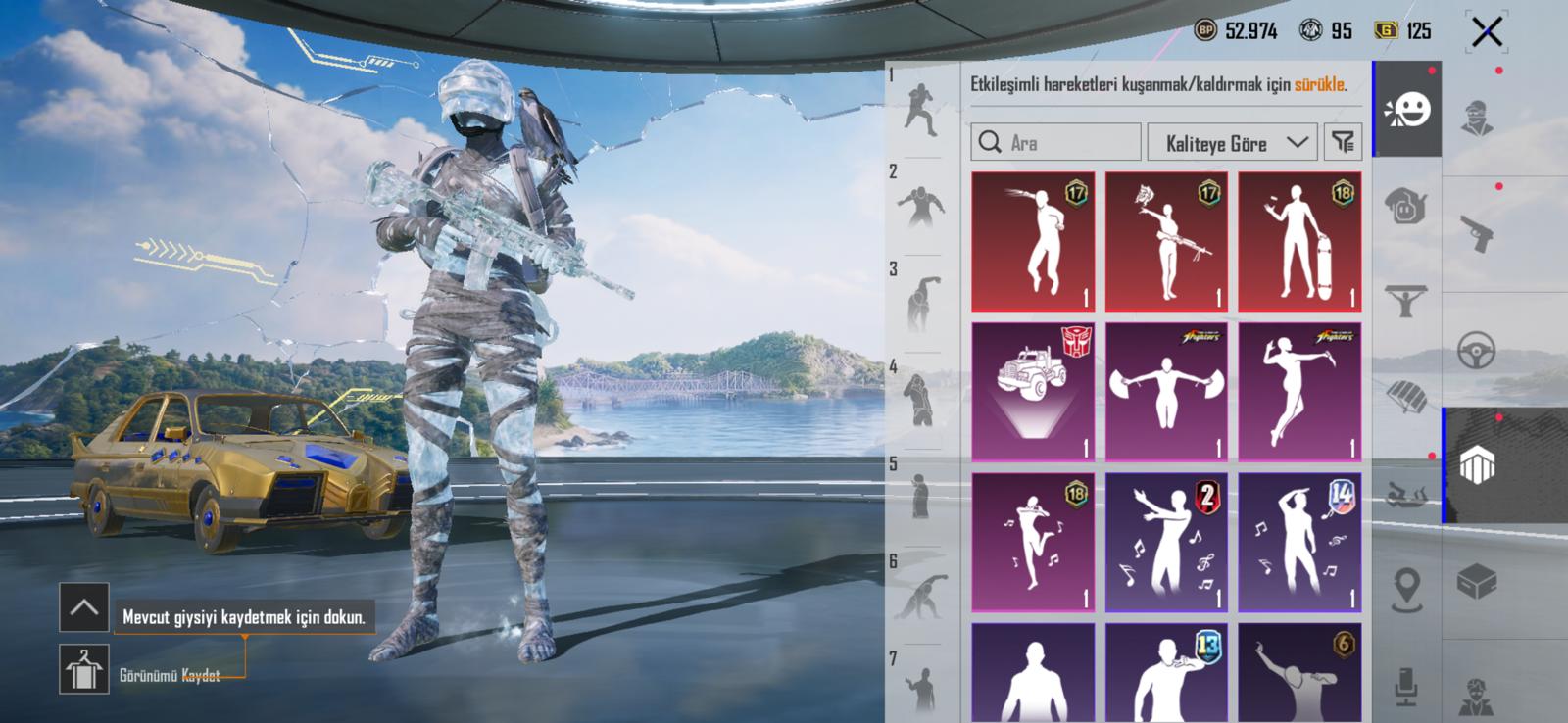
Task: Switch to the character outfit category
Action: pos(1476,118)
